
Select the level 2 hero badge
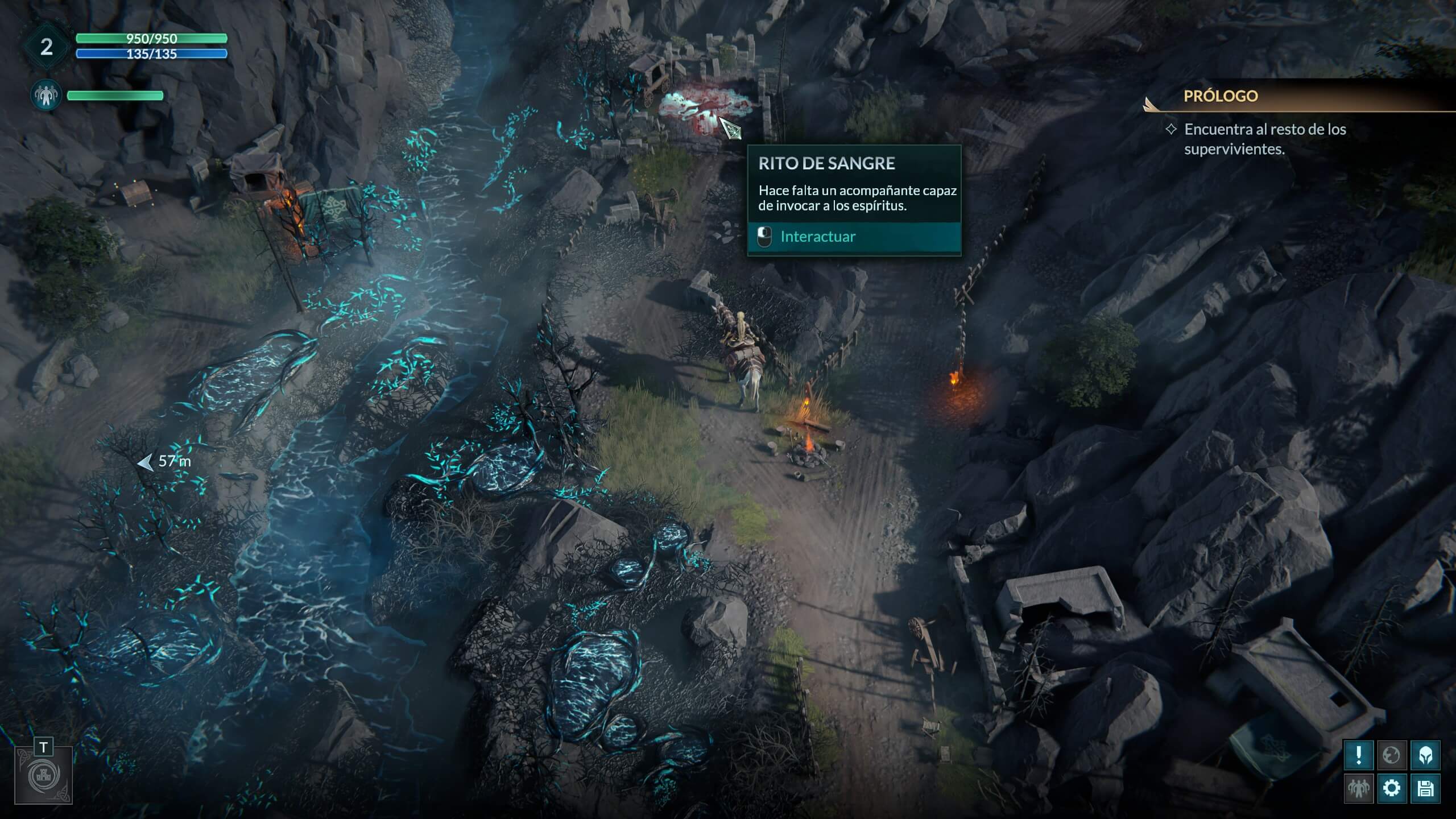pos(46,47)
